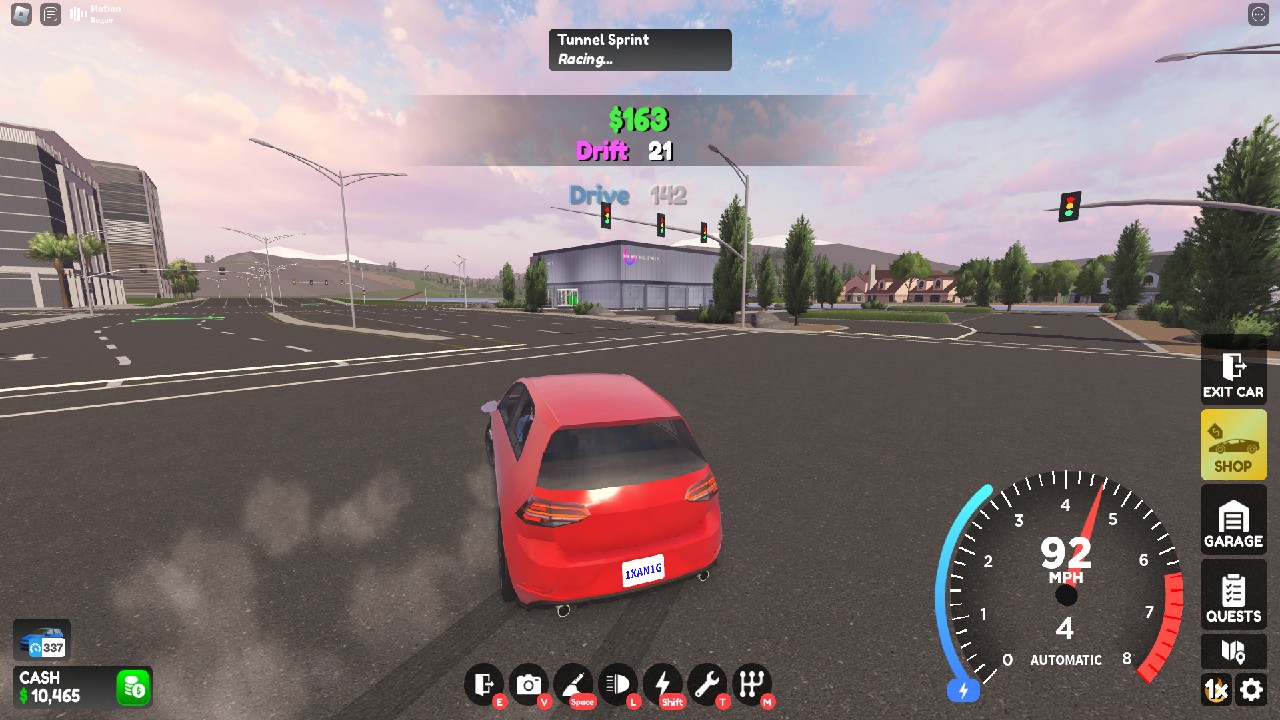Open the wrench tuning tool

tap(707, 685)
